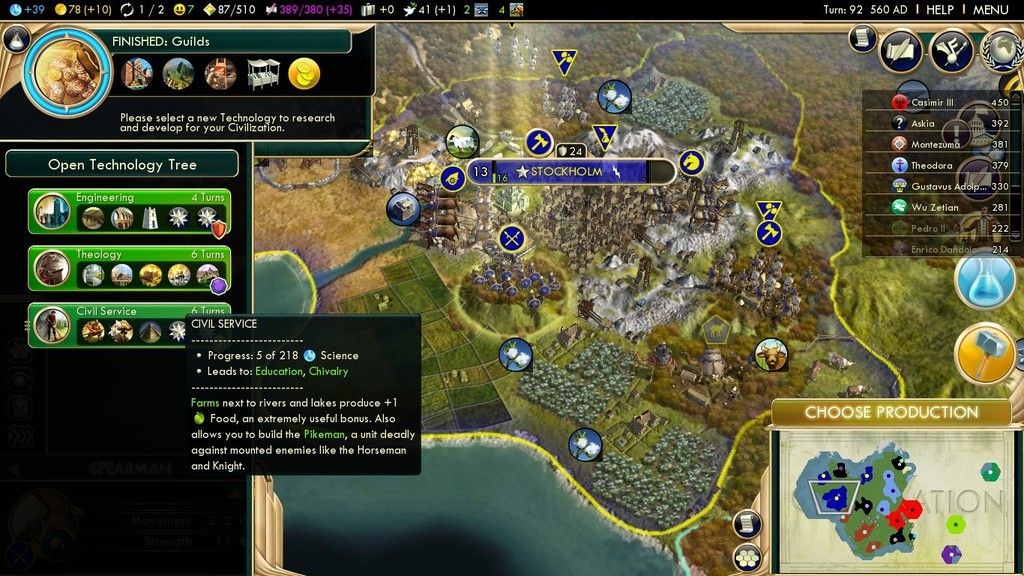The width and height of the screenshot is (1024, 576).
Task: Open the advisors horn-and-tools button
Action: 951,52
